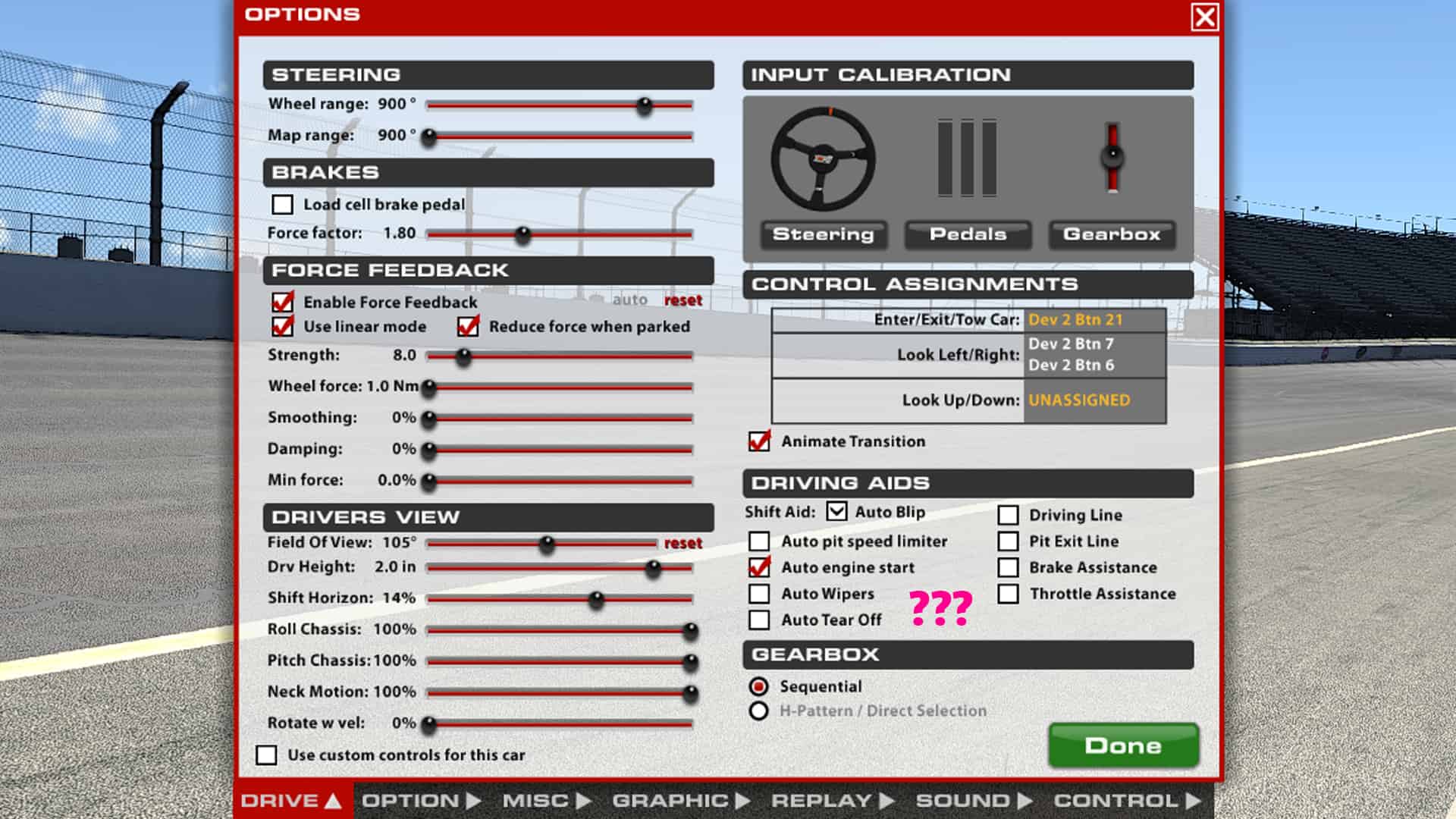Check Use custom controls for this car
Image resolution: width=1456 pixels, height=819 pixels.
(x=267, y=755)
